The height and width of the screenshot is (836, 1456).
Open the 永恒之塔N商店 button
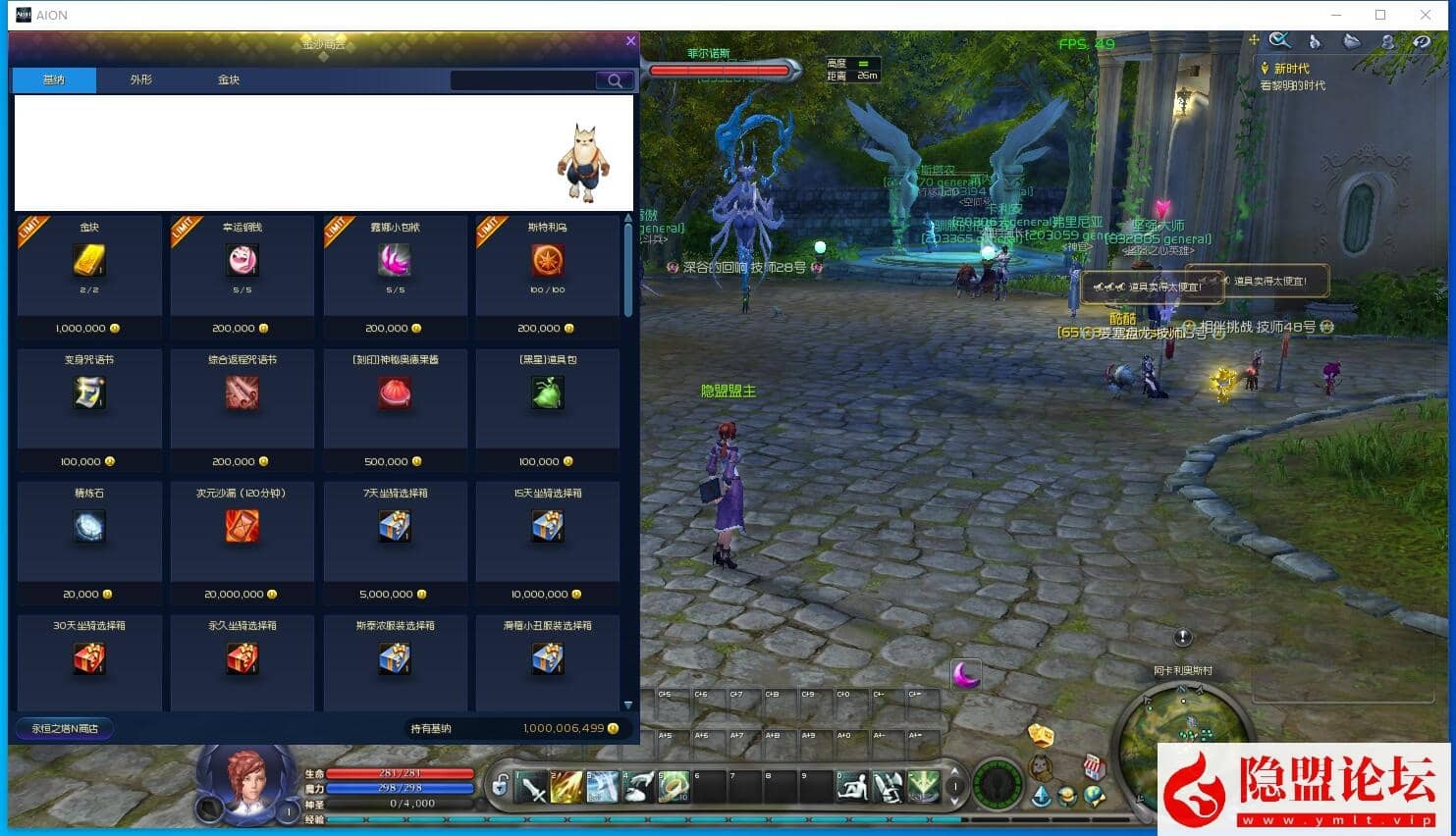tap(65, 728)
